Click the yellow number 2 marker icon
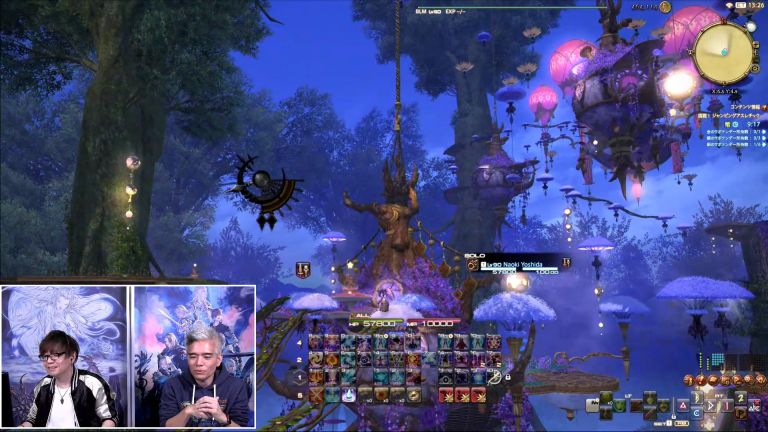The height and width of the screenshot is (432, 768). [x=741, y=399]
